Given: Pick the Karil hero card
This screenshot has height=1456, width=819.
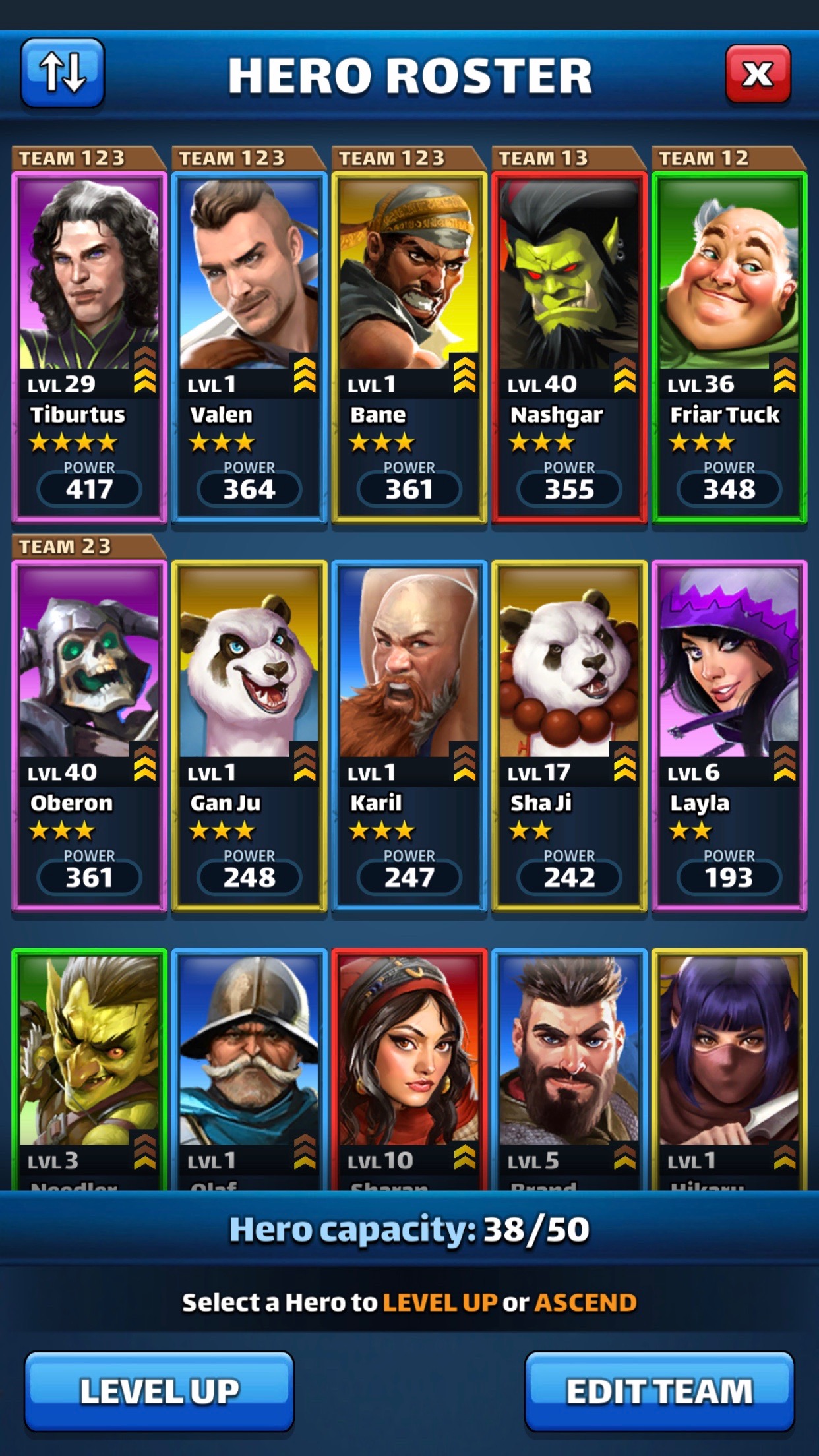Looking at the screenshot, I should [409, 735].
